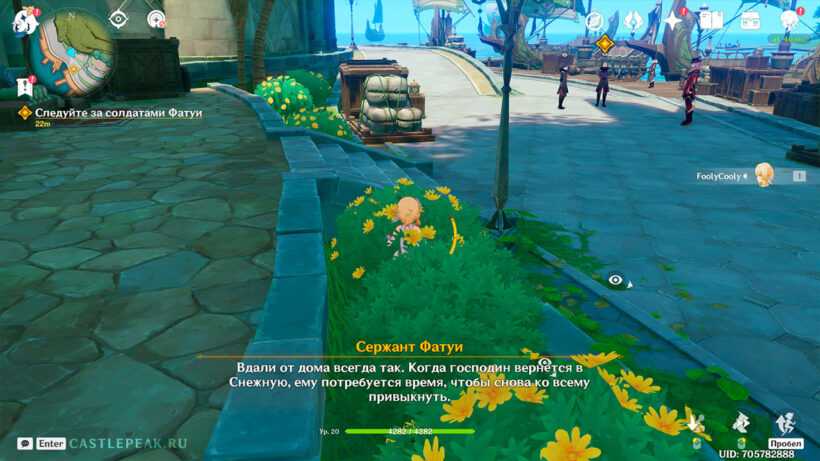Activate the middle stealth skill icon
This screenshot has height=461, width=820.
pos(741,424)
